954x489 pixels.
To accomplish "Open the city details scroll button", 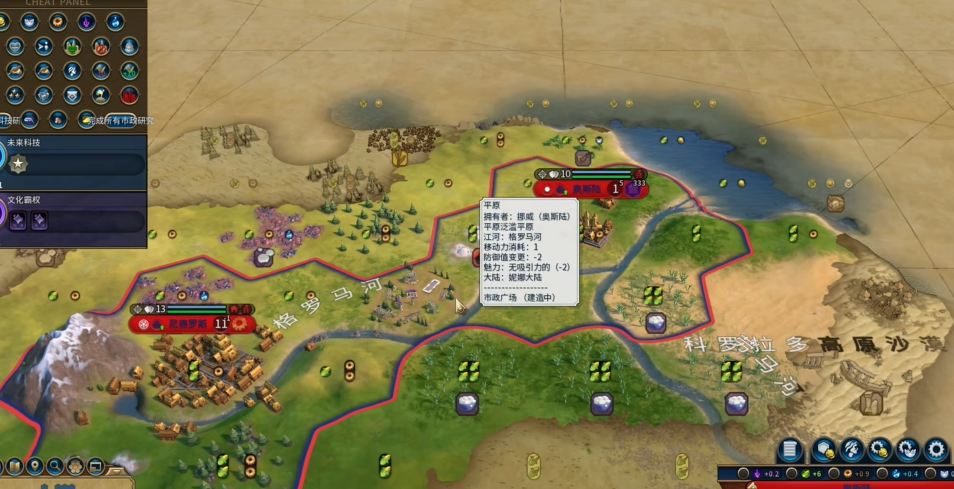I will tap(790, 451).
